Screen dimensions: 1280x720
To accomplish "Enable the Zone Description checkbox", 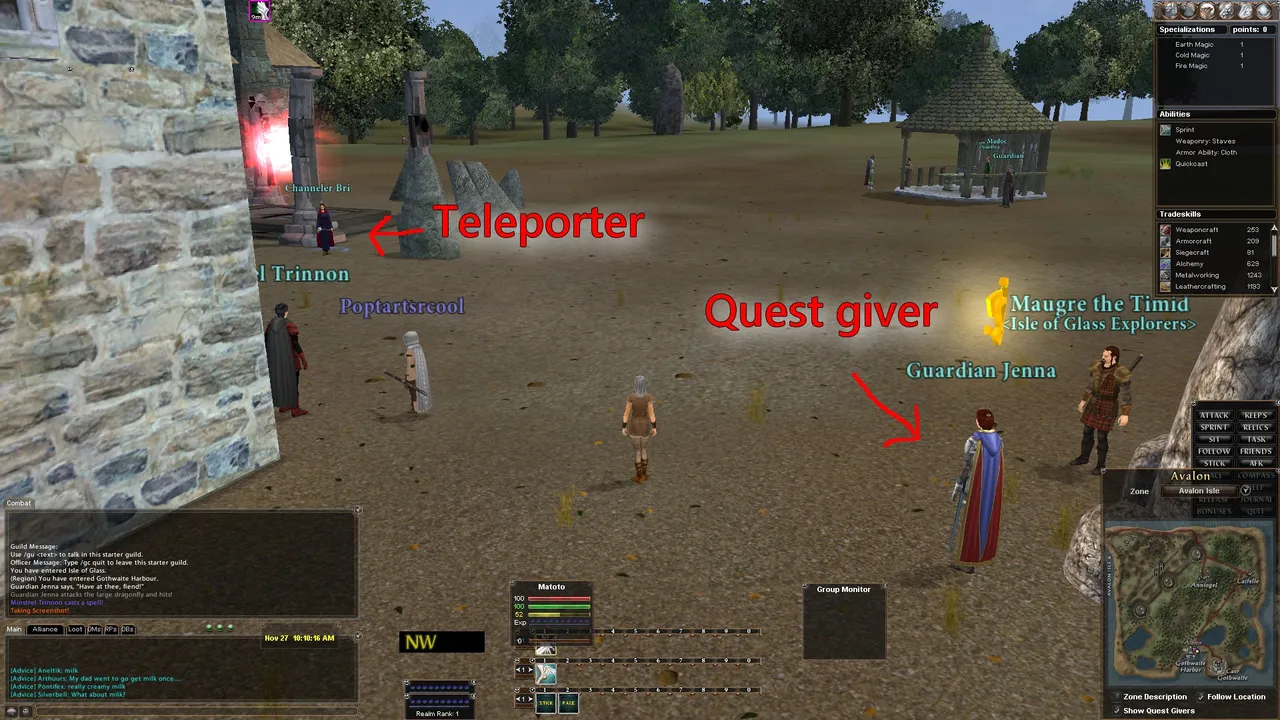I will coord(1117,696).
